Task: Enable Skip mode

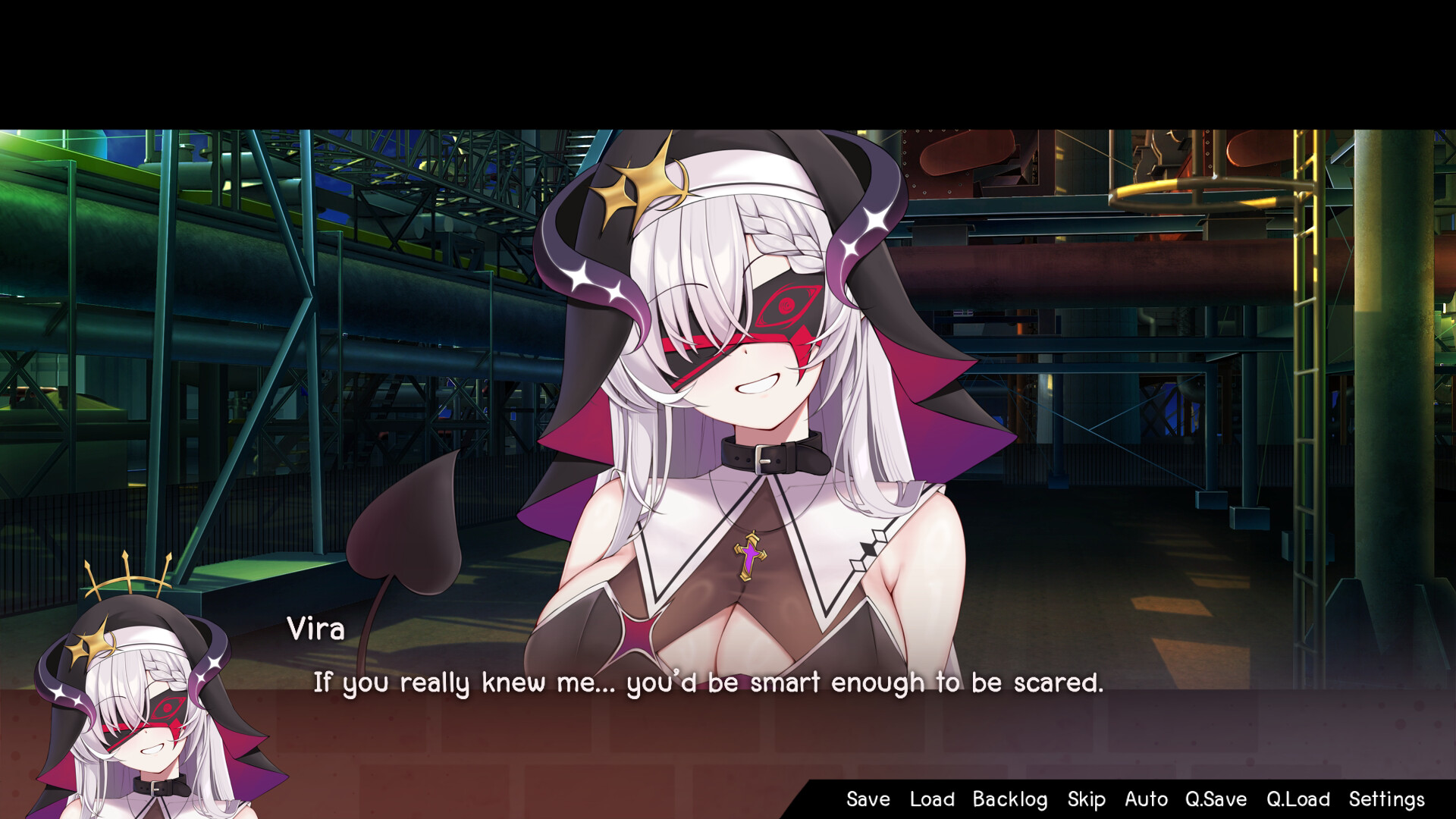Action: point(1086,799)
